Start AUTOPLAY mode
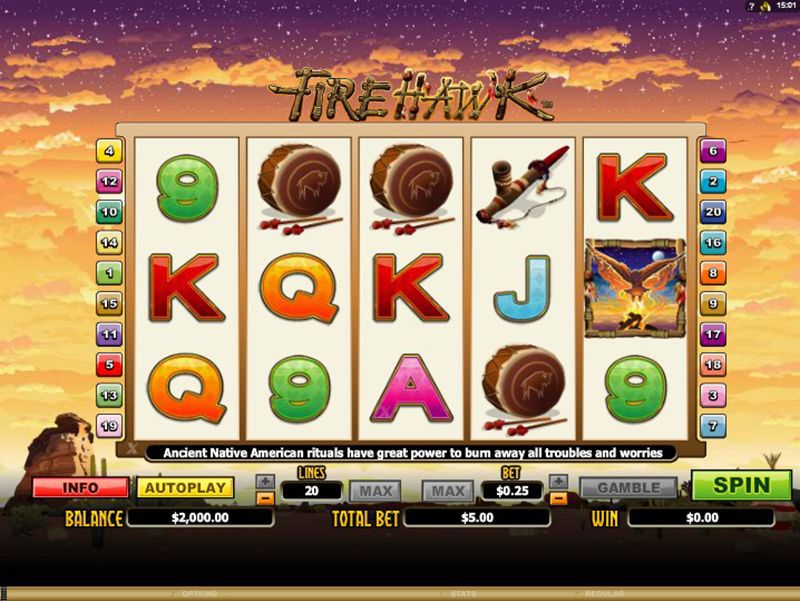This screenshot has width=800, height=601. pyautogui.click(x=185, y=488)
